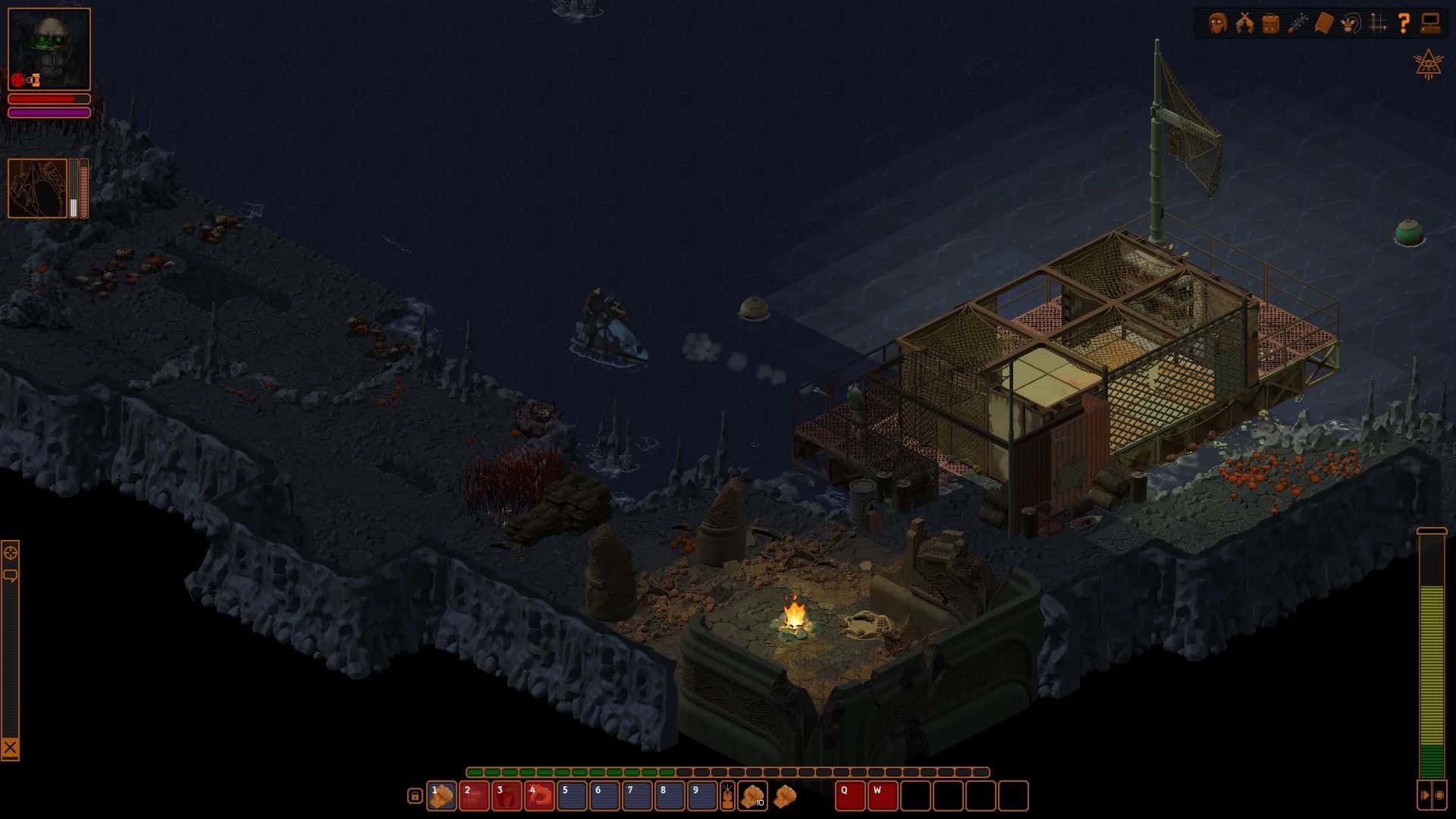Open the psionic abilities icon

point(1351,24)
